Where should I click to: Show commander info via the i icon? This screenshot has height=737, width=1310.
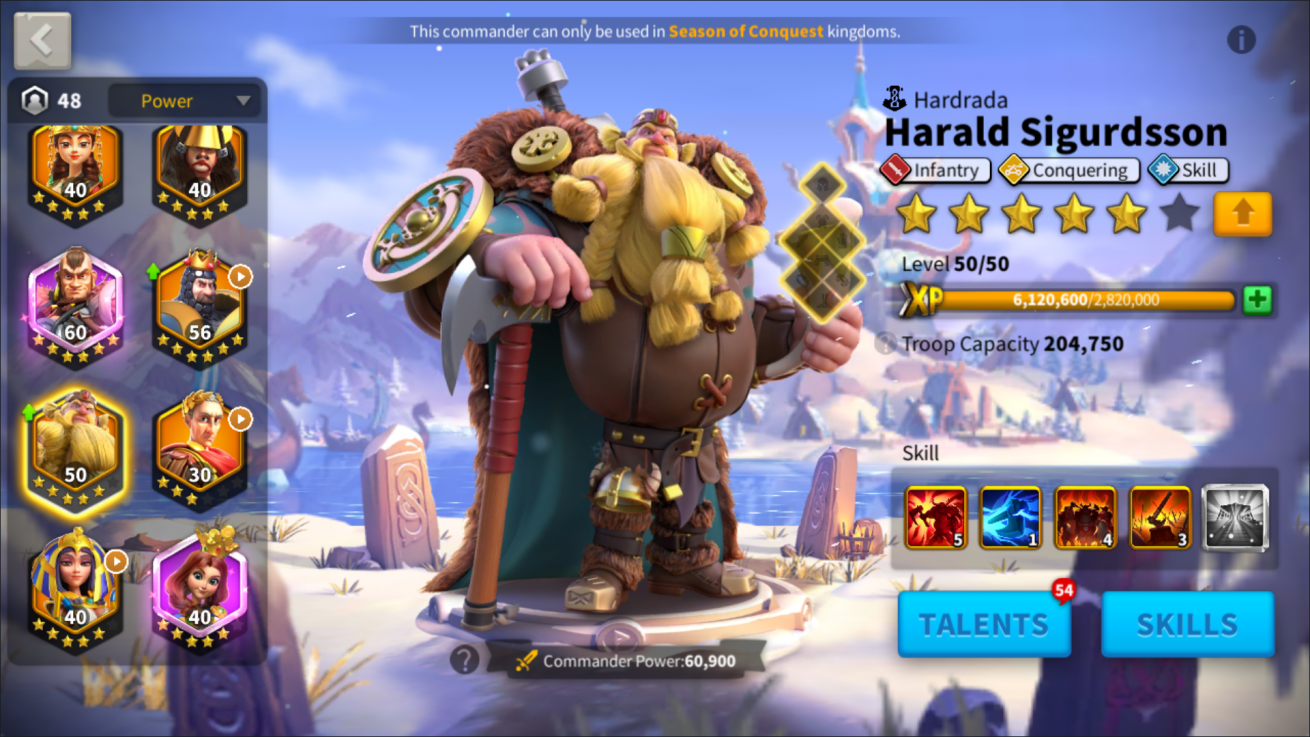[x=1241, y=40]
